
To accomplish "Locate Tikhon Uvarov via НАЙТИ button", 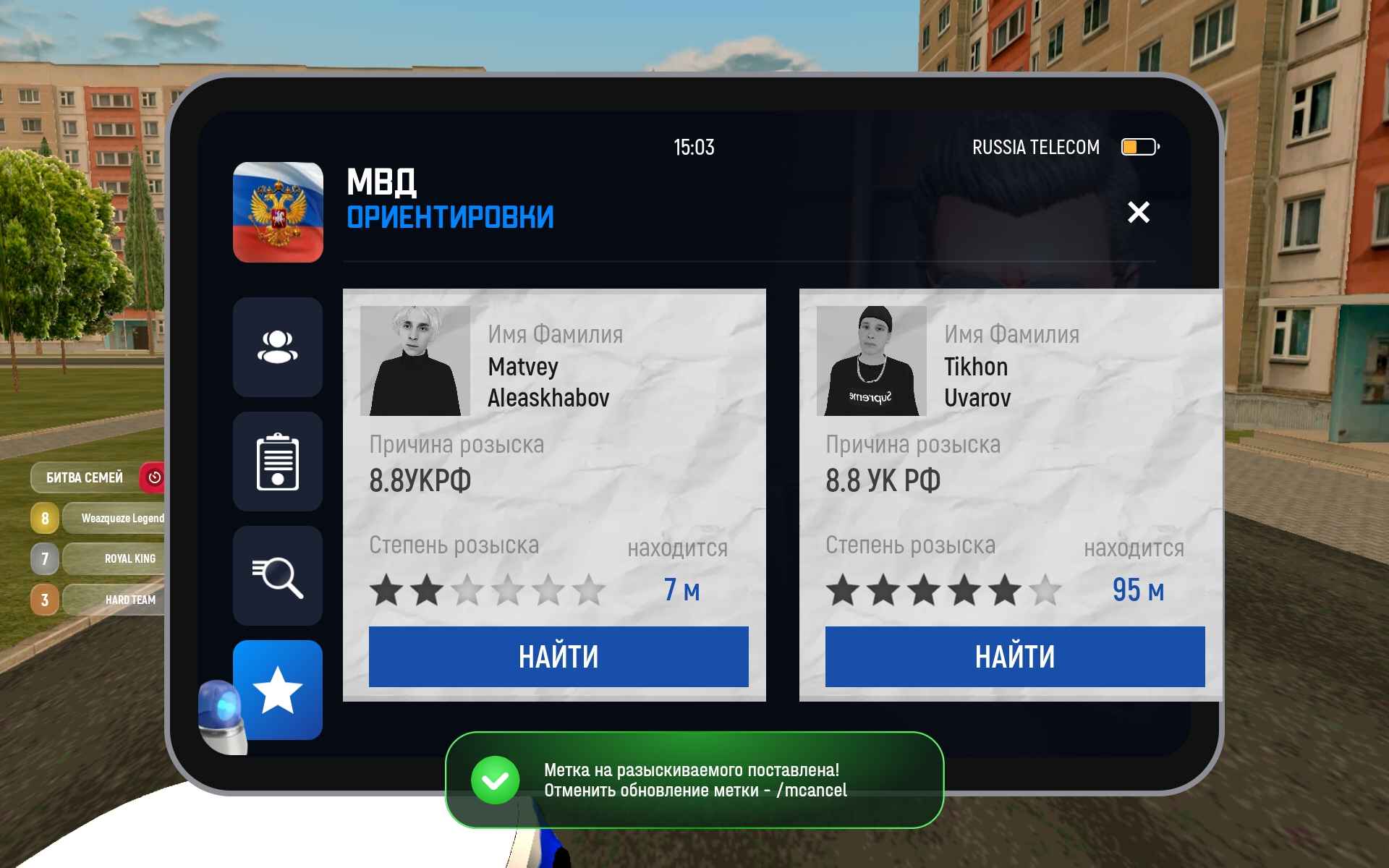I will [1014, 657].
